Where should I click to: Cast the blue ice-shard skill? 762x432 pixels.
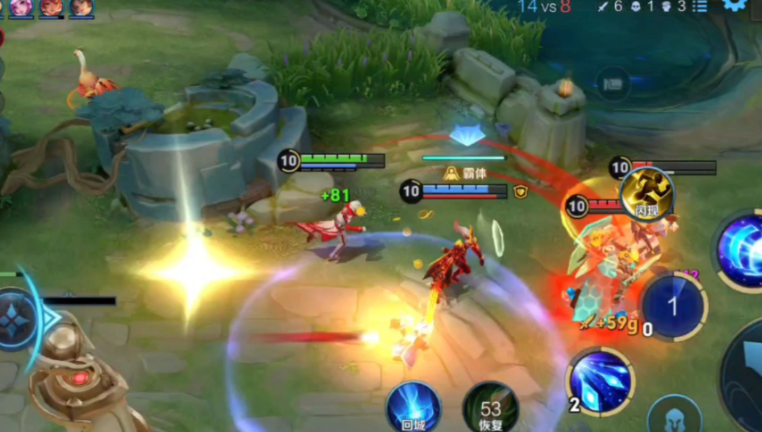coord(599,381)
